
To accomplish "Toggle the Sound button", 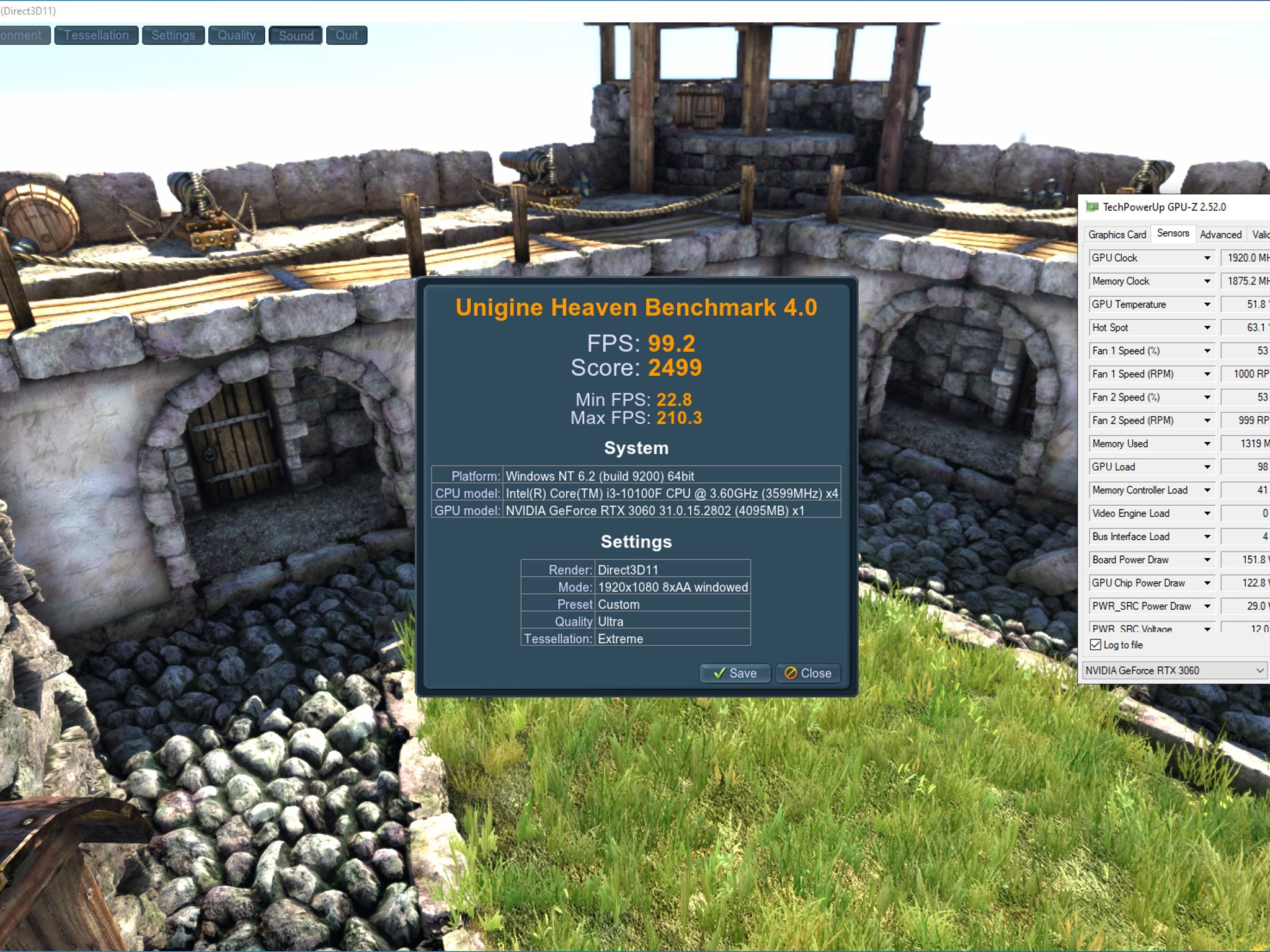I will [296, 35].
